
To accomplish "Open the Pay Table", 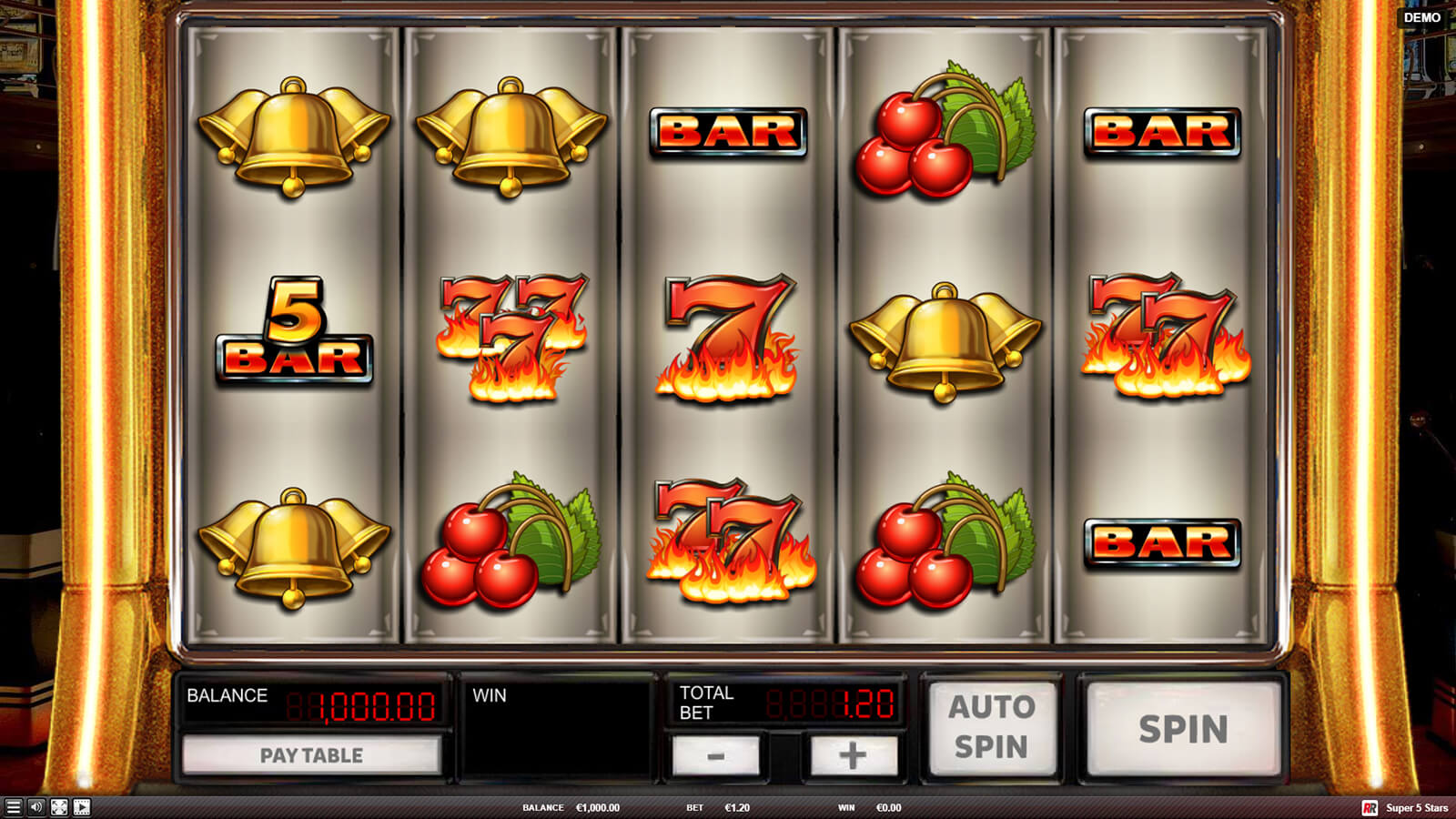I will [x=311, y=755].
